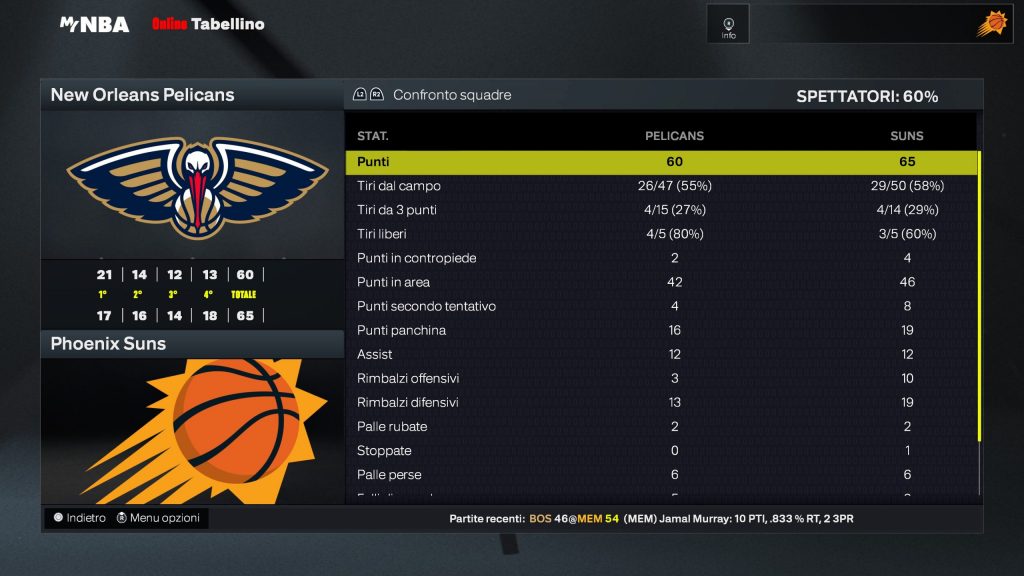
Task: Highlight the Punti in contropiede row
Action: click(660, 258)
